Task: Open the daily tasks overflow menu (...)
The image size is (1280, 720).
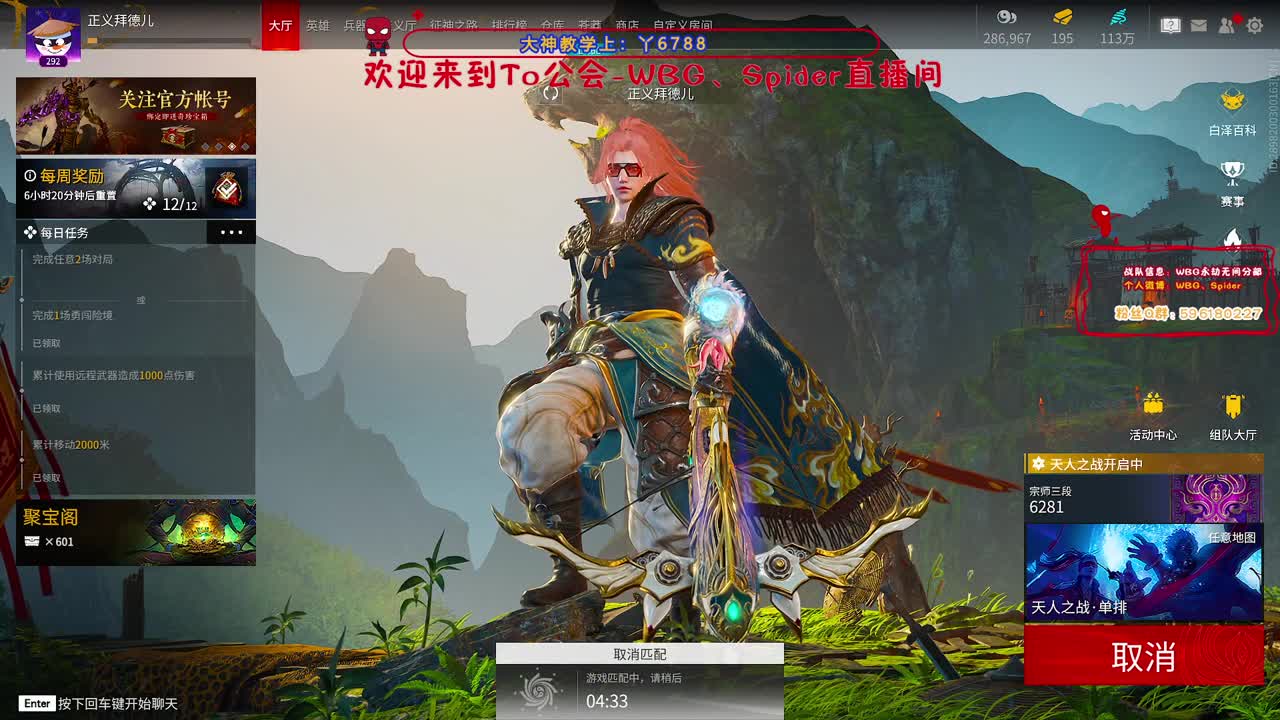Action: [234, 231]
